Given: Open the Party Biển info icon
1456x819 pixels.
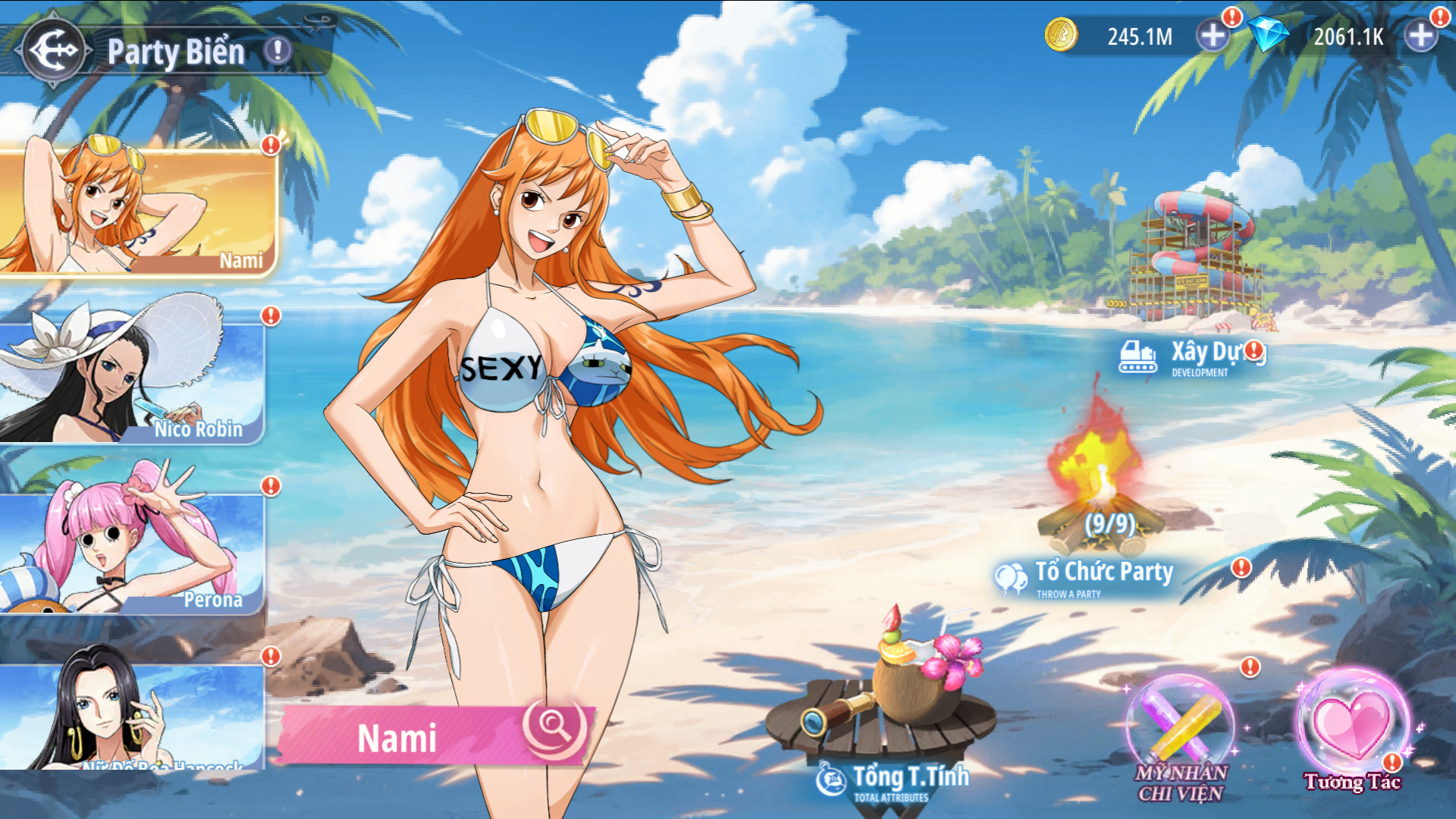Looking at the screenshot, I should tap(278, 51).
